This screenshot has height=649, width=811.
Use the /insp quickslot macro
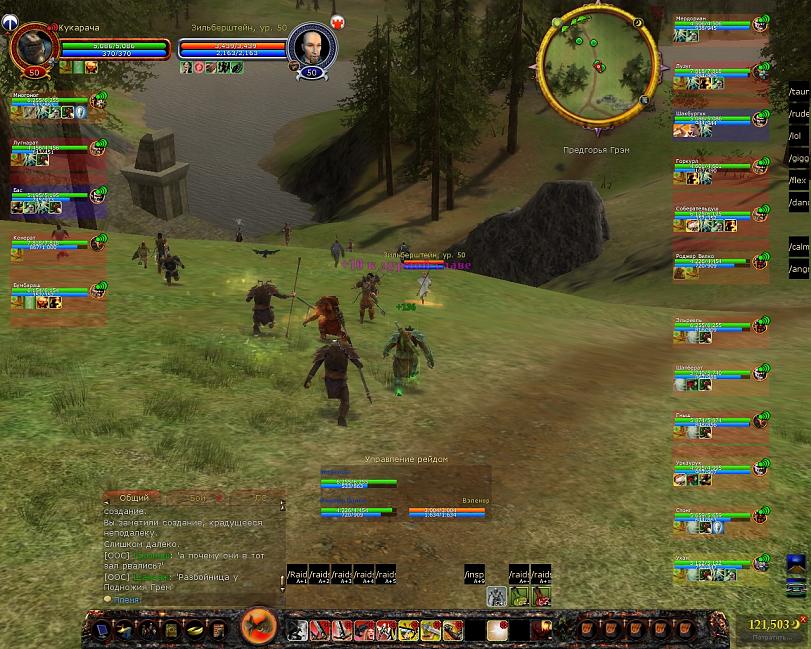475,575
